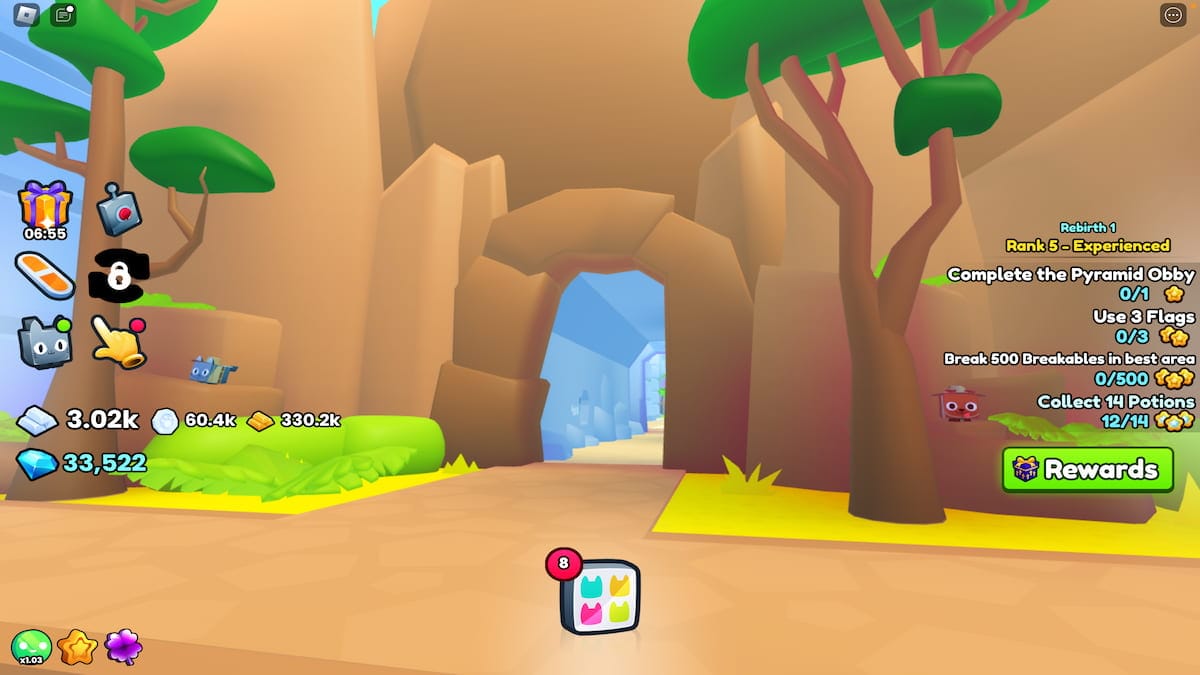Select the purple clover boost icon
Image resolution: width=1200 pixels, height=675 pixels.
(x=123, y=648)
